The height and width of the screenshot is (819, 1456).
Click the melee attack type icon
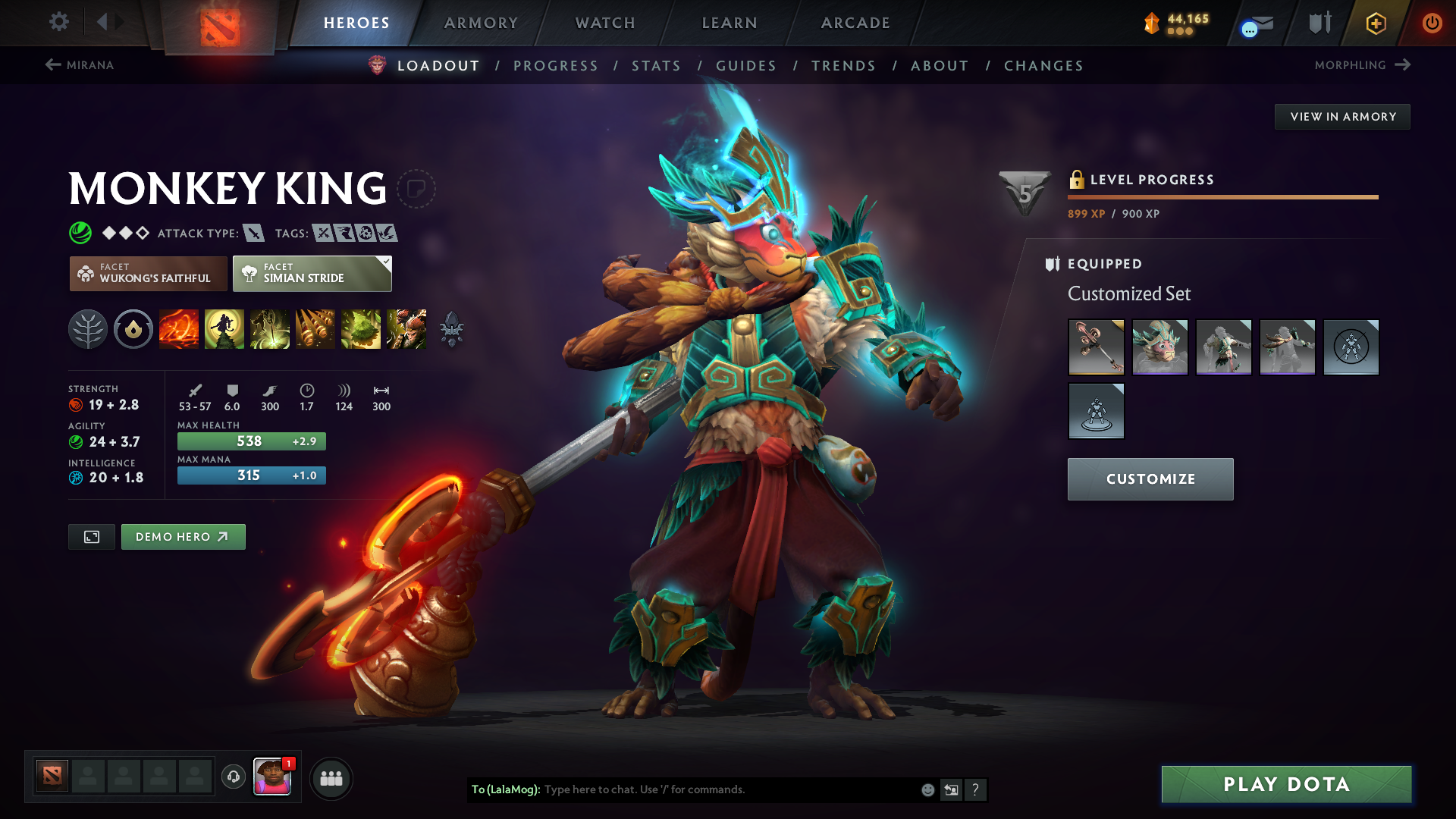tap(253, 234)
